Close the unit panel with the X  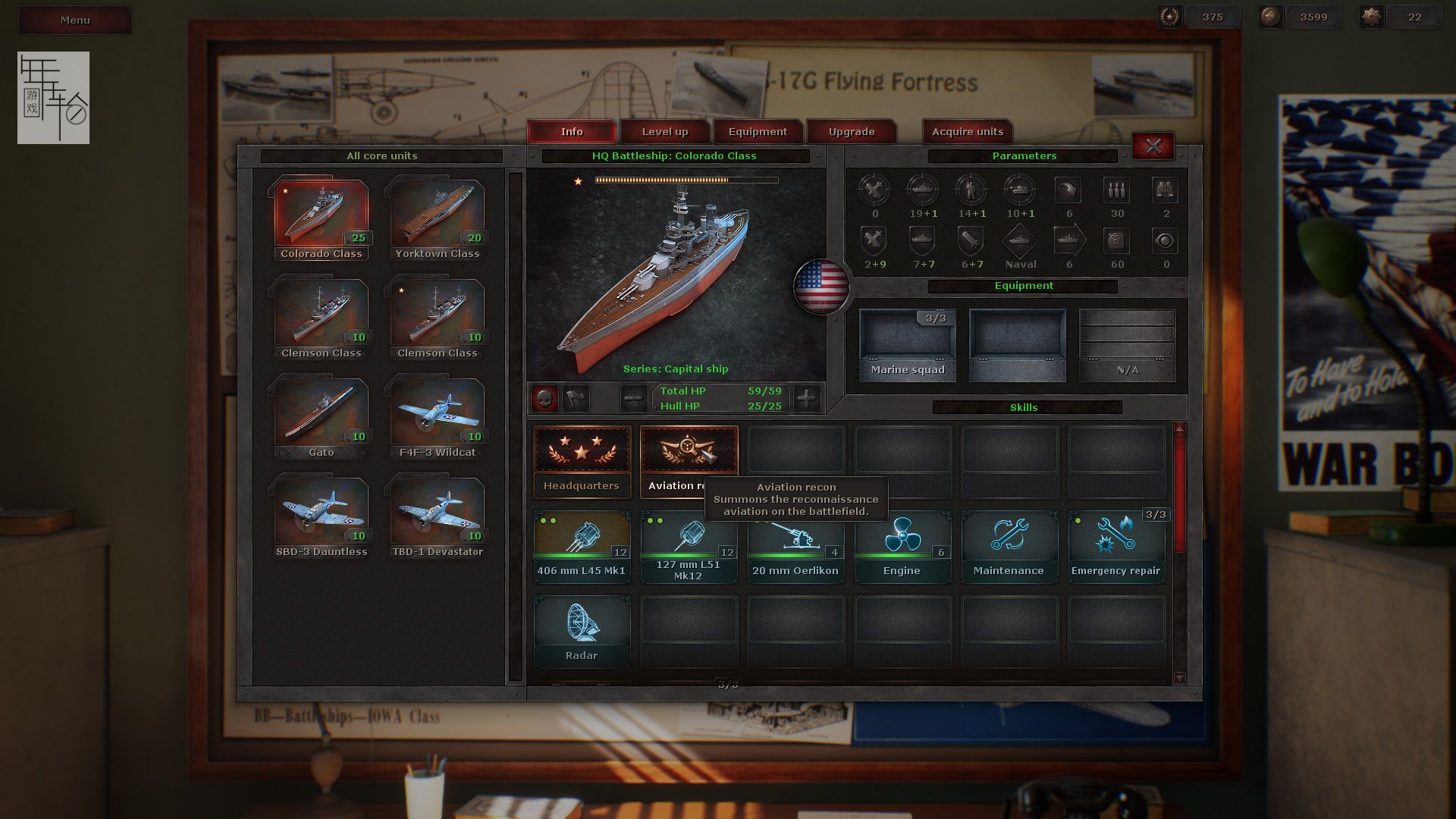coord(1153,146)
